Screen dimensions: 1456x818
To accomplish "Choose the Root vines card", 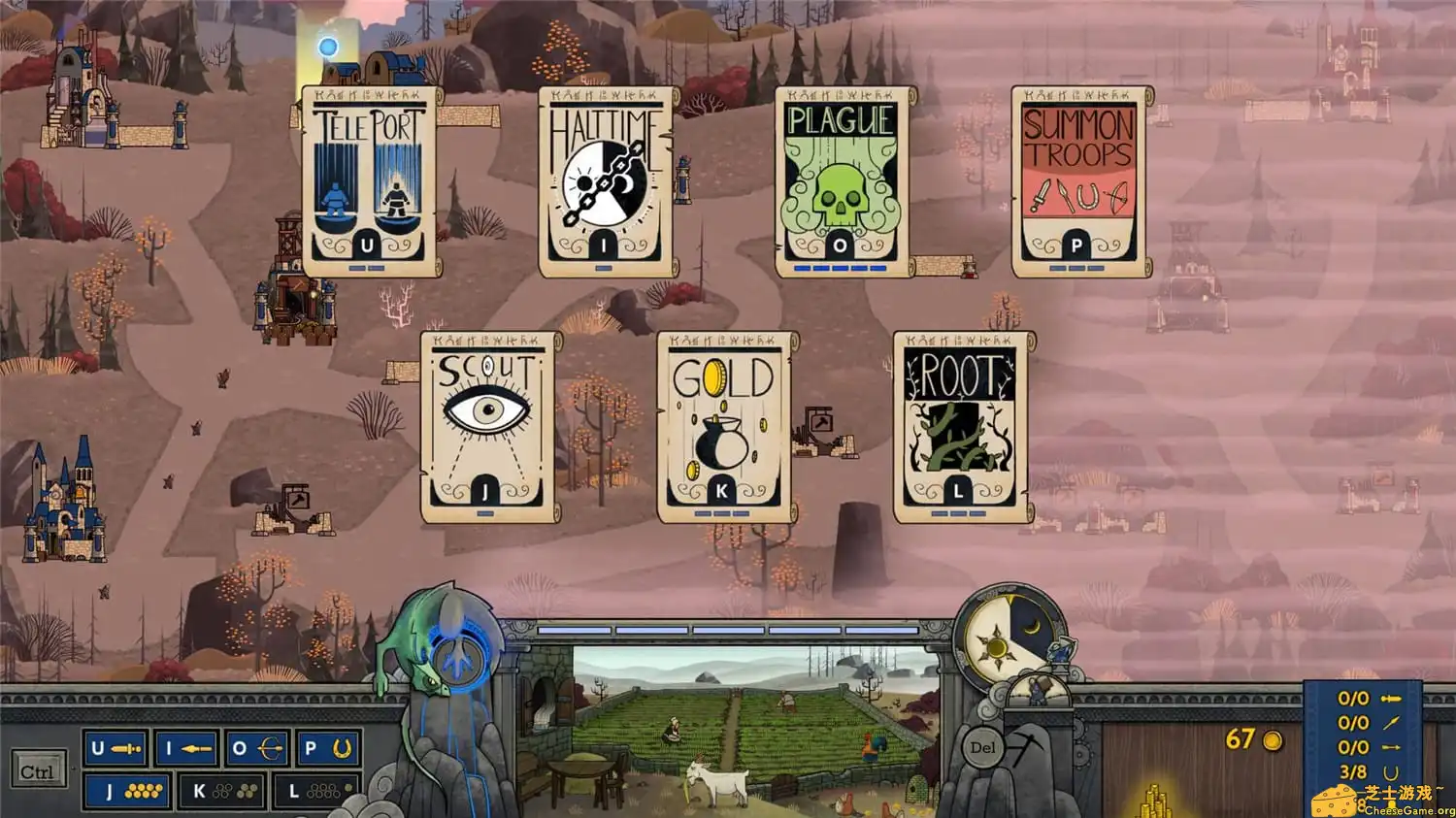I will pyautogui.click(x=959, y=427).
